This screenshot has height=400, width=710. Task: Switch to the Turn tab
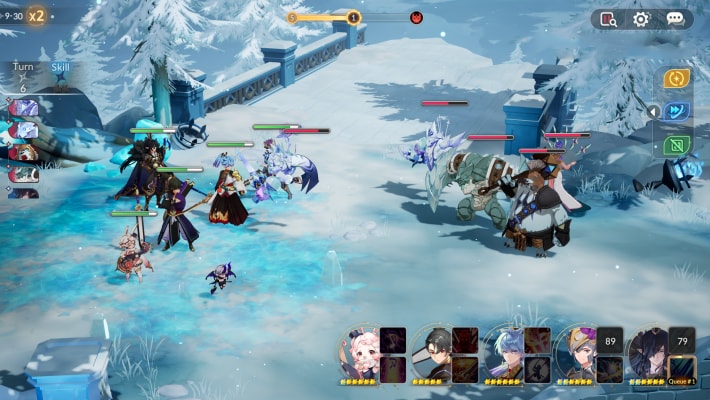click(23, 67)
